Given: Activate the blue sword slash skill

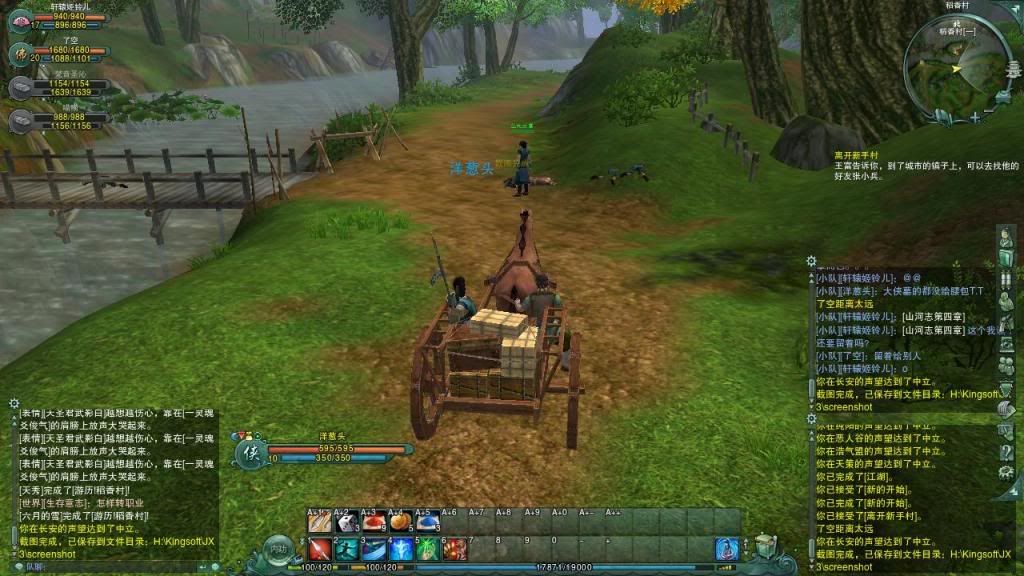Looking at the screenshot, I should pos(373,549).
